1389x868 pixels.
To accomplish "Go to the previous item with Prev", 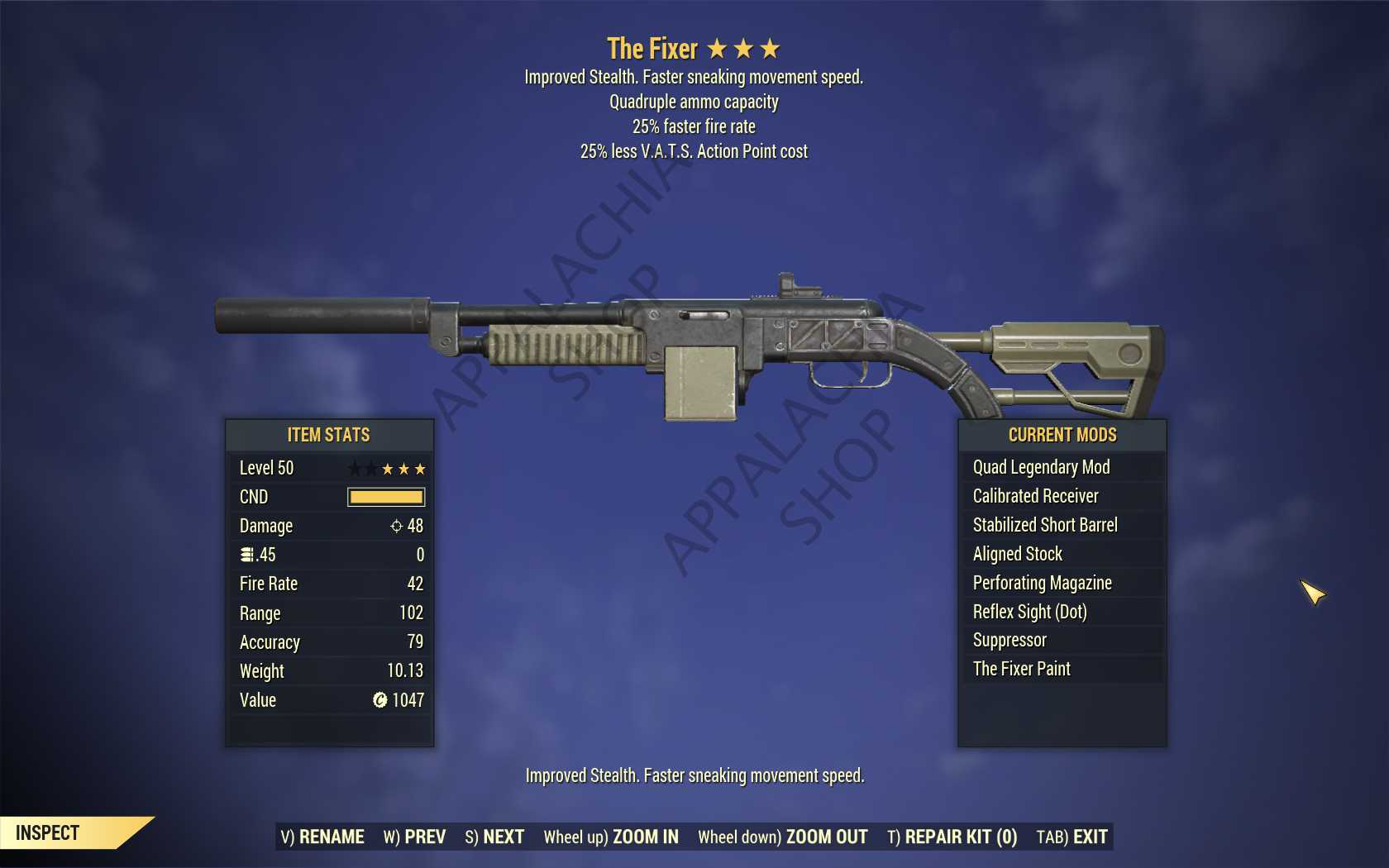I will (414, 837).
